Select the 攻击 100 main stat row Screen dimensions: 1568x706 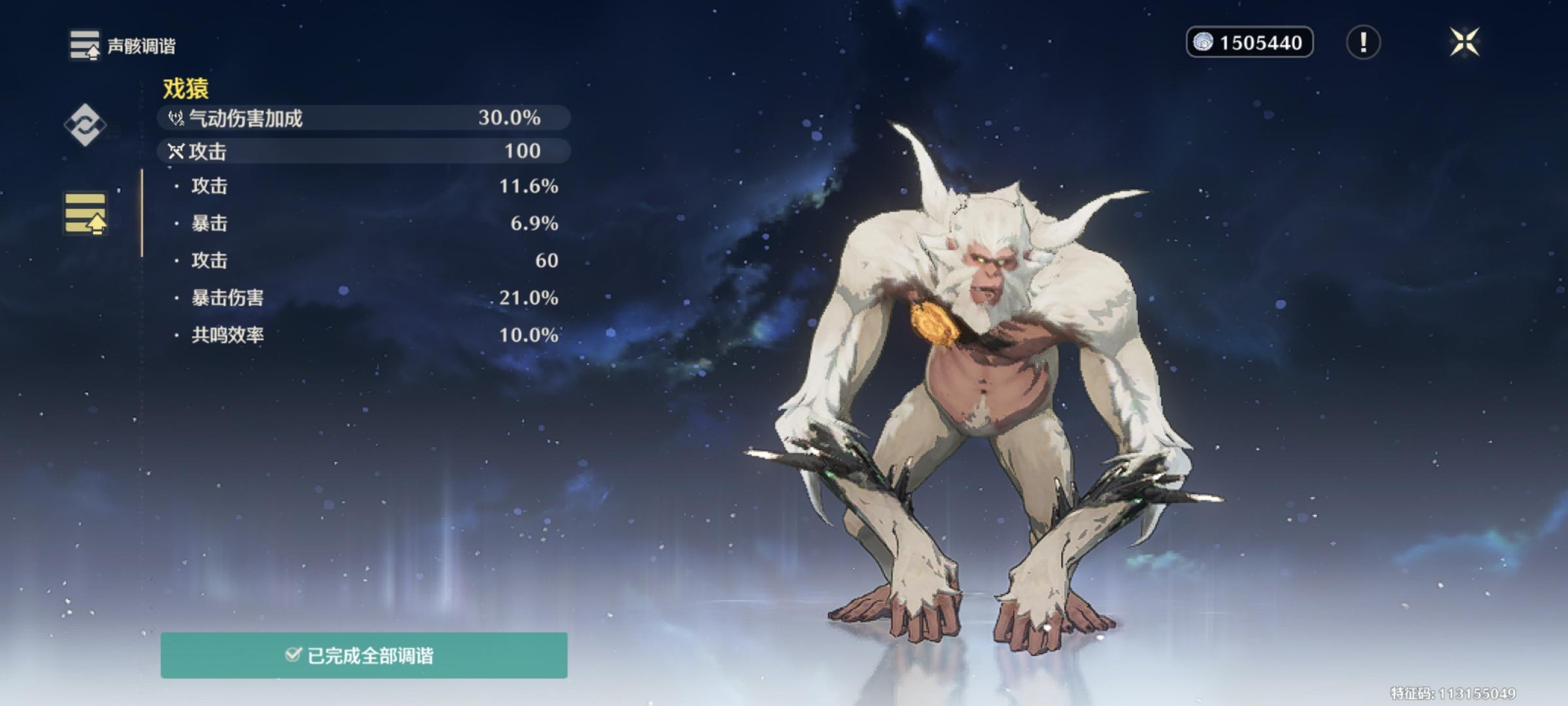tap(363, 151)
